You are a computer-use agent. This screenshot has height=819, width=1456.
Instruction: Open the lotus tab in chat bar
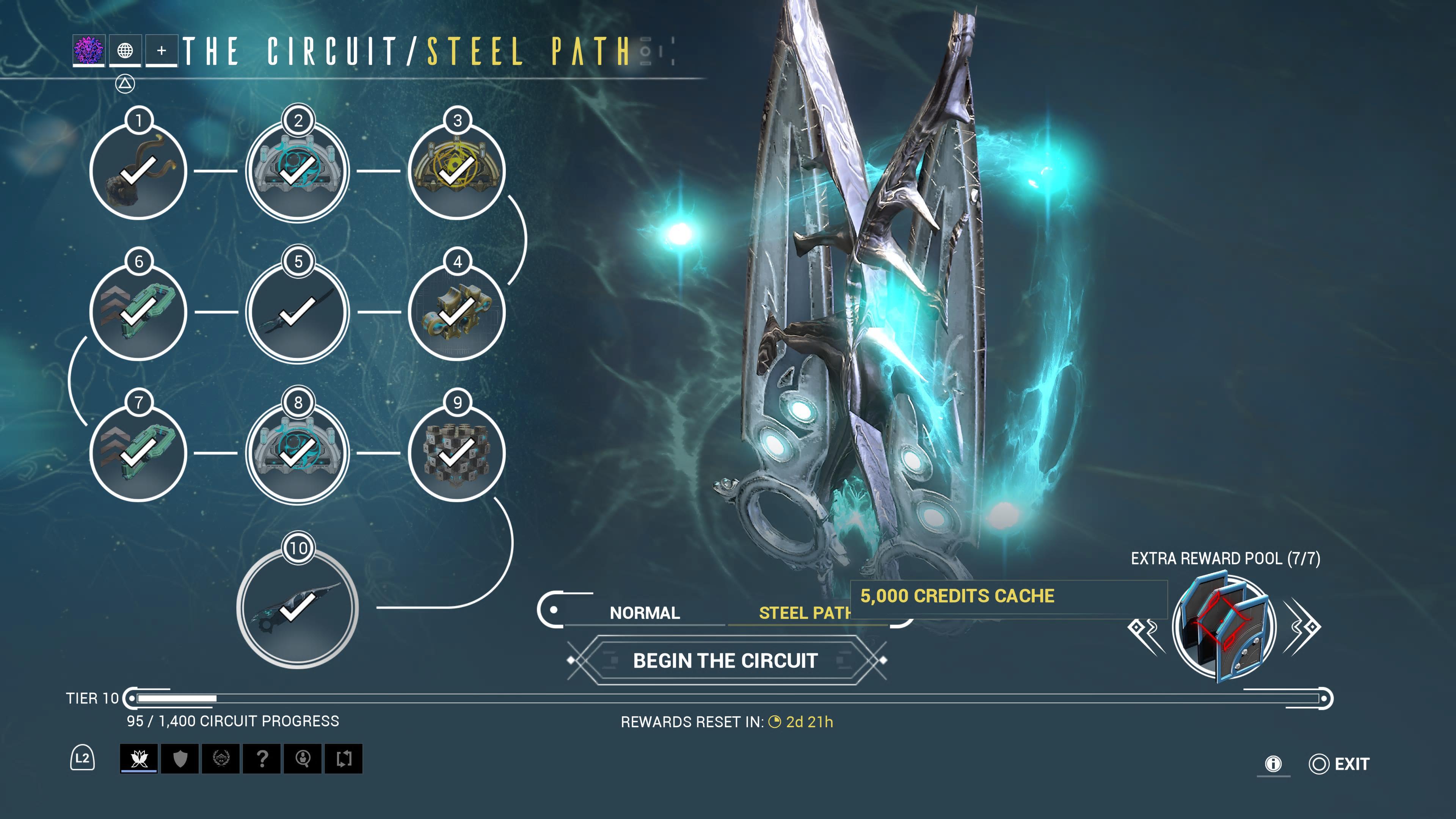tap(139, 758)
